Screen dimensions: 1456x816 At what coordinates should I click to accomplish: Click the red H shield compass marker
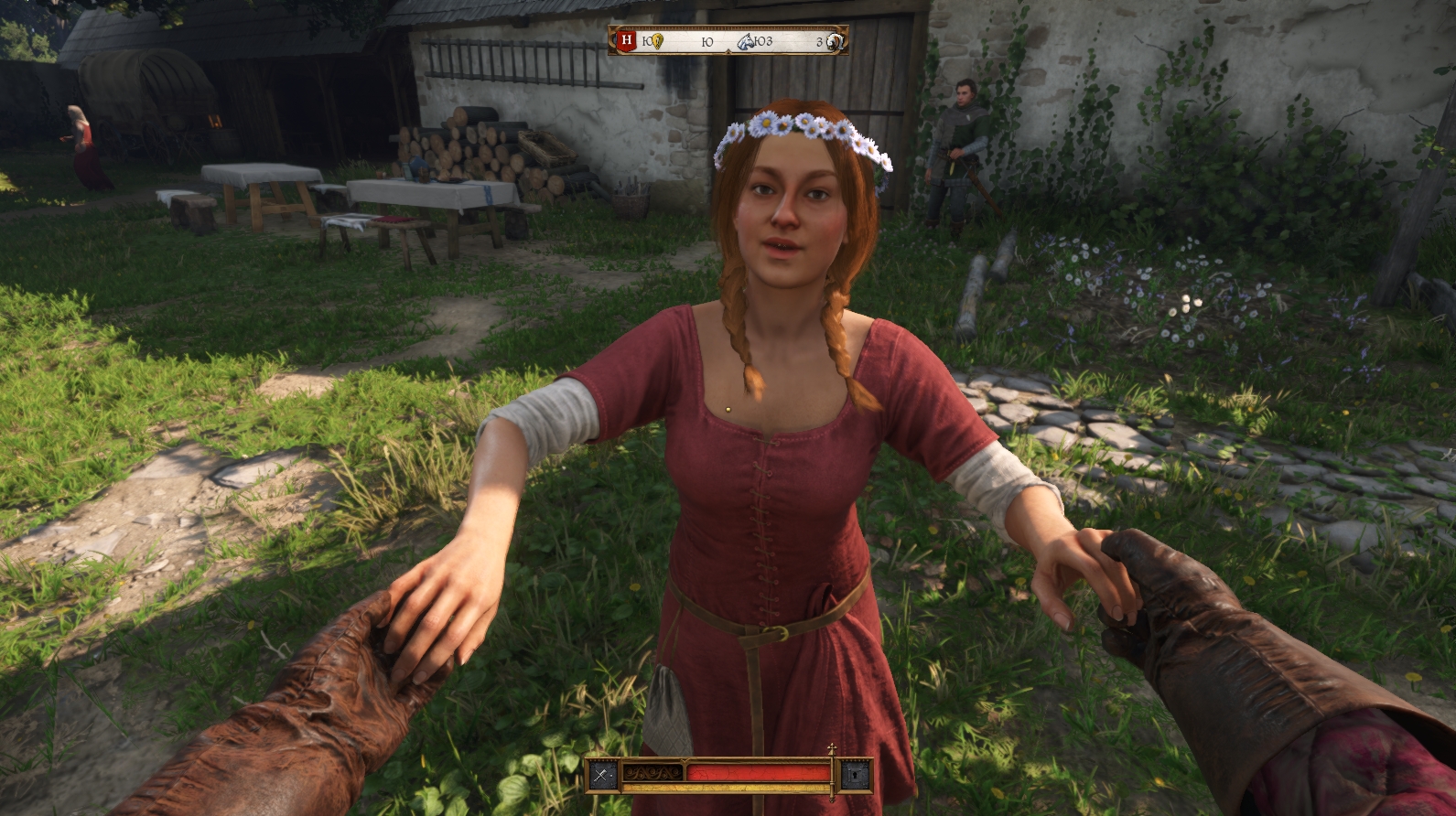click(x=626, y=40)
